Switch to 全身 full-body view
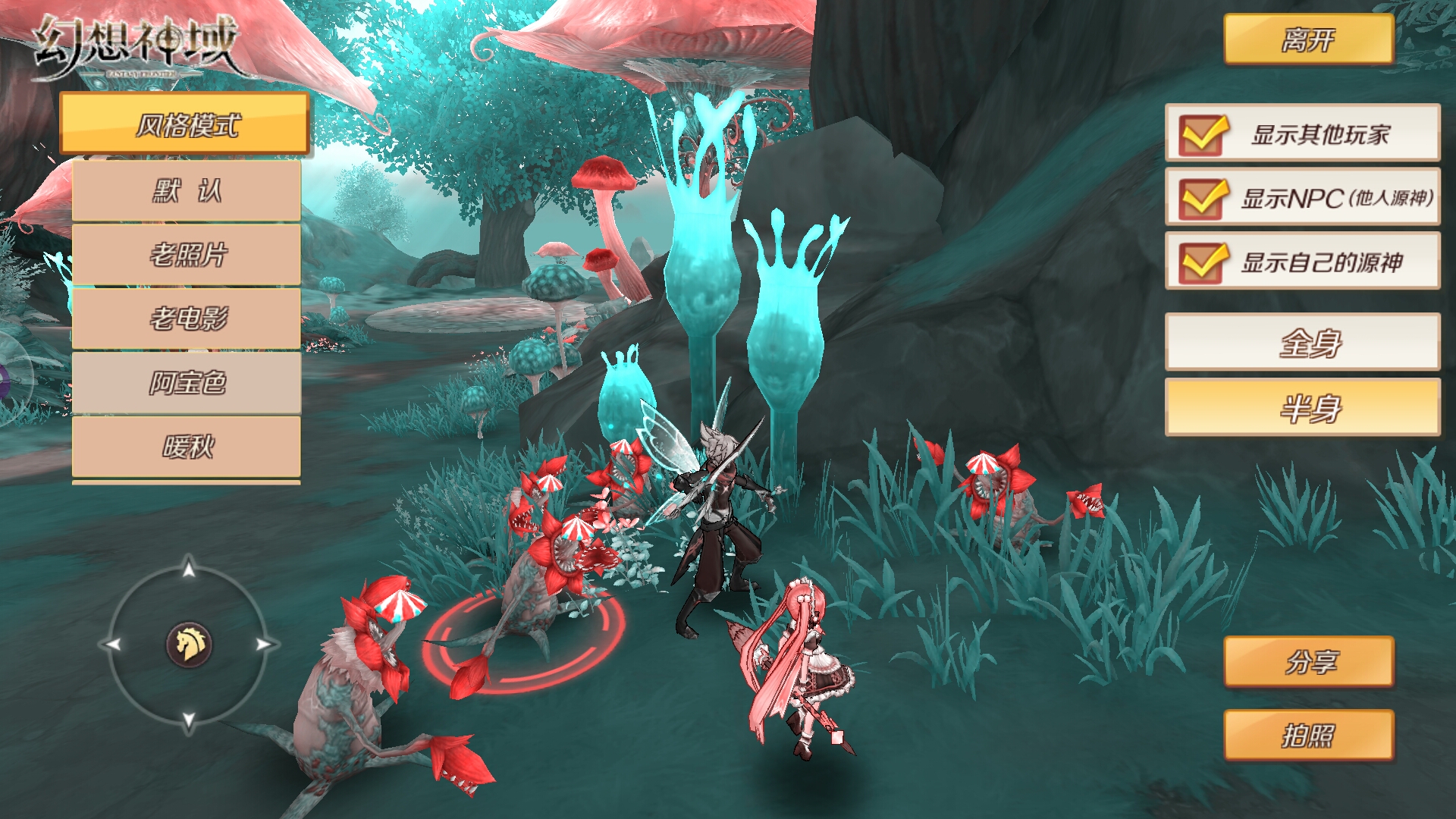1456x819 pixels. (1302, 343)
